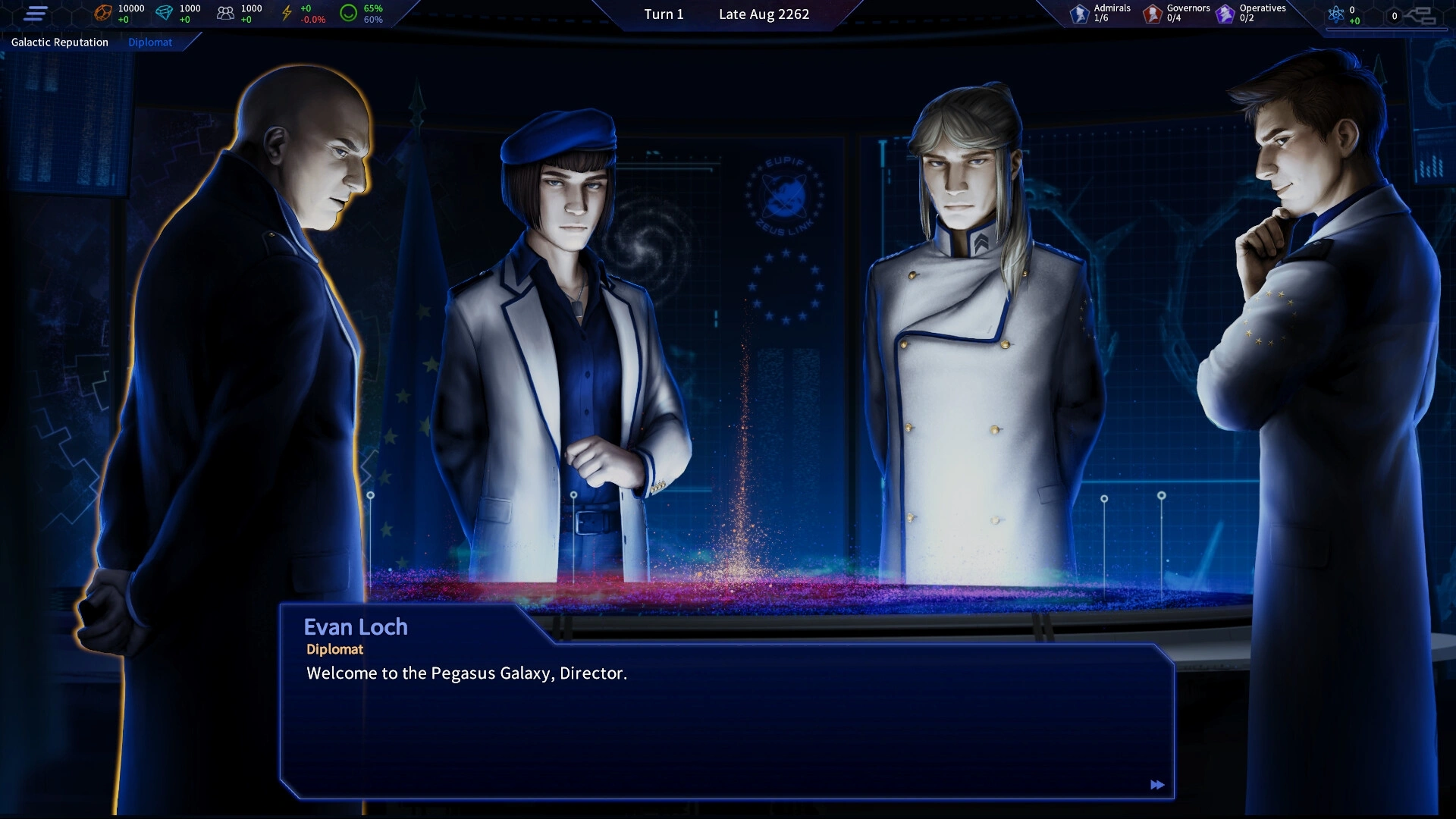1456x819 pixels.
Task: Advance dialogue with the fast-forward arrows
Action: [x=1156, y=785]
